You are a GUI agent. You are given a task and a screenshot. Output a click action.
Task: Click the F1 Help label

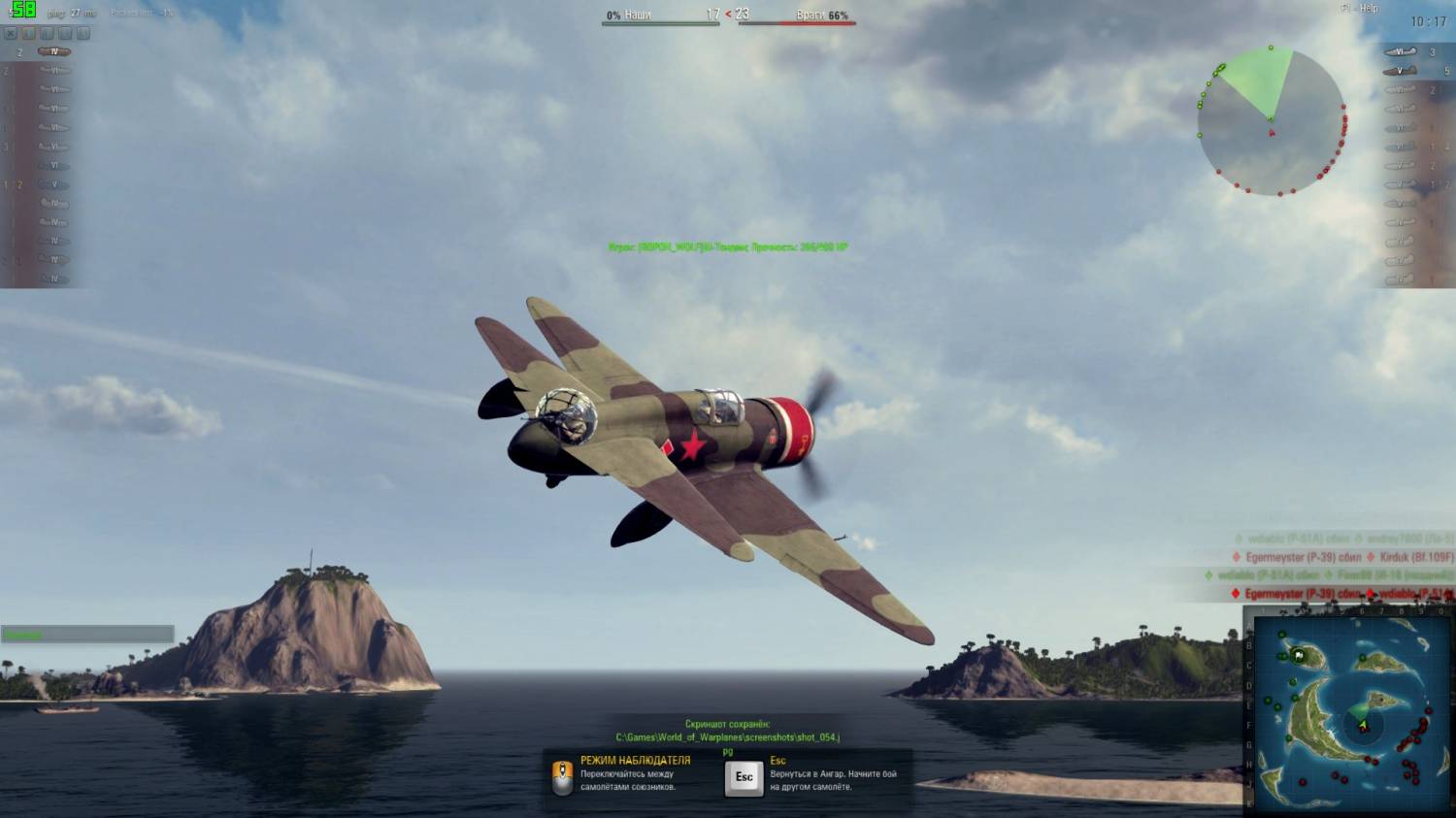[1360, 9]
